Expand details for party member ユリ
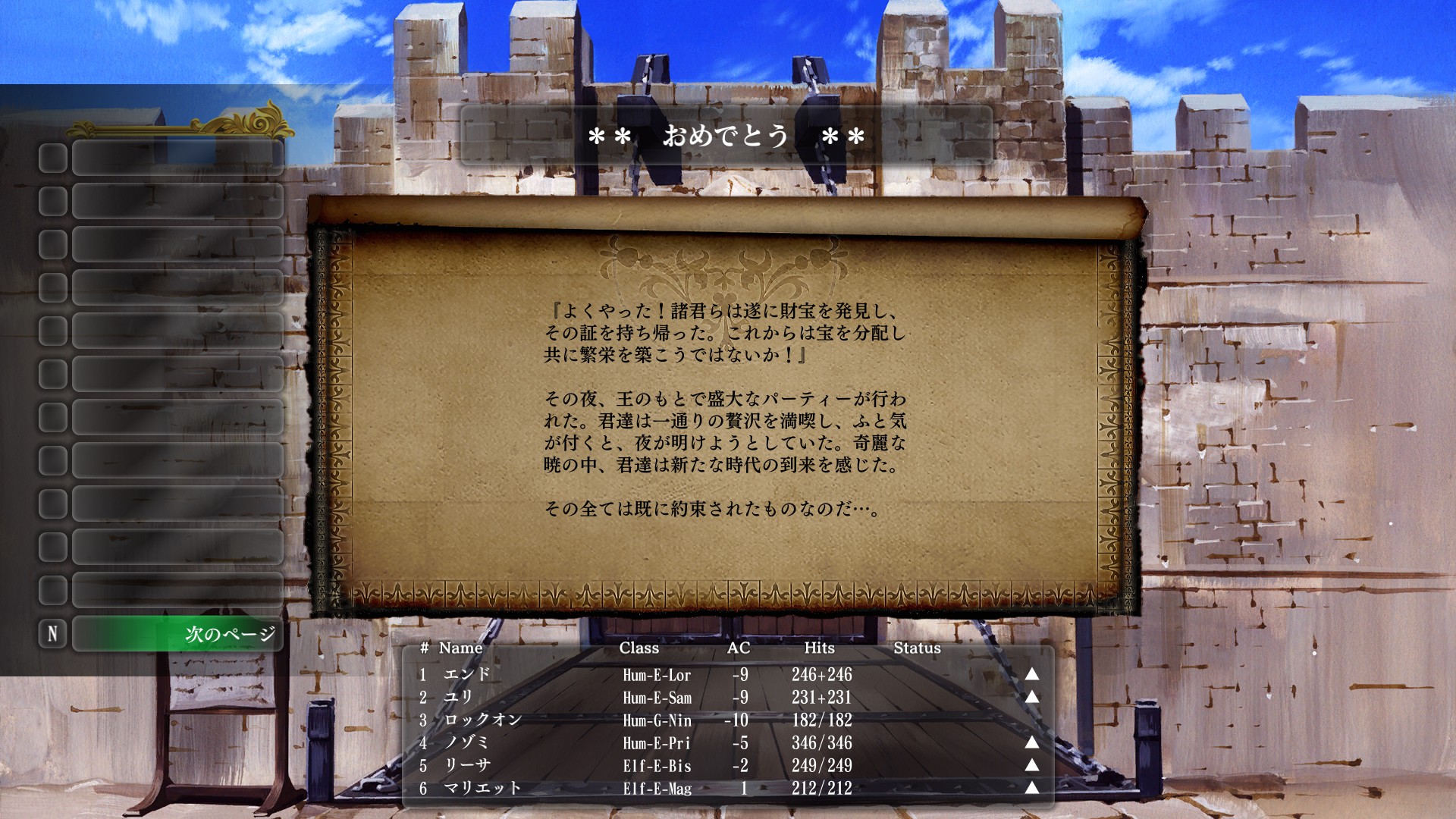1456x819 pixels. pos(1031,697)
